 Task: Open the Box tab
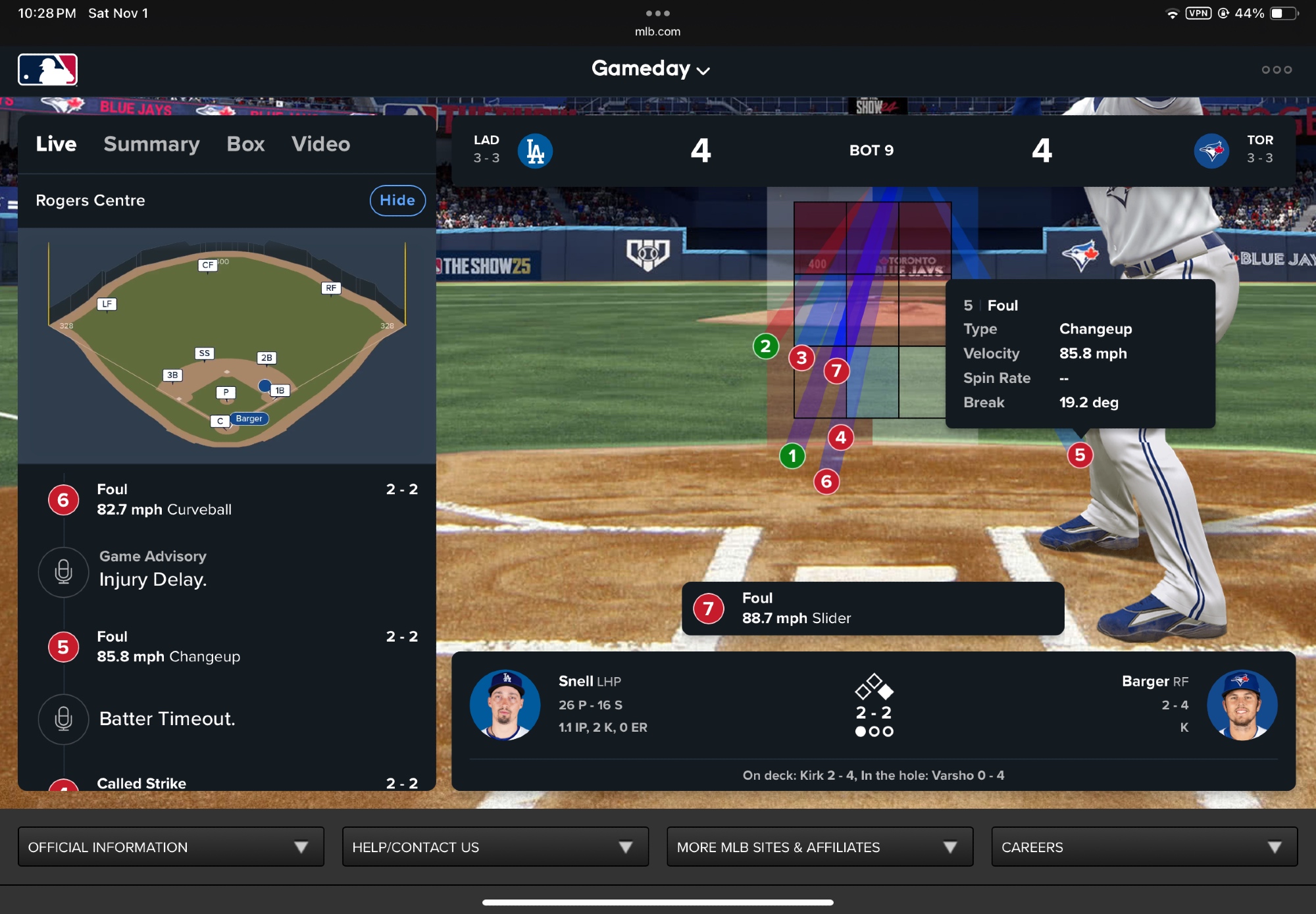[x=245, y=144]
